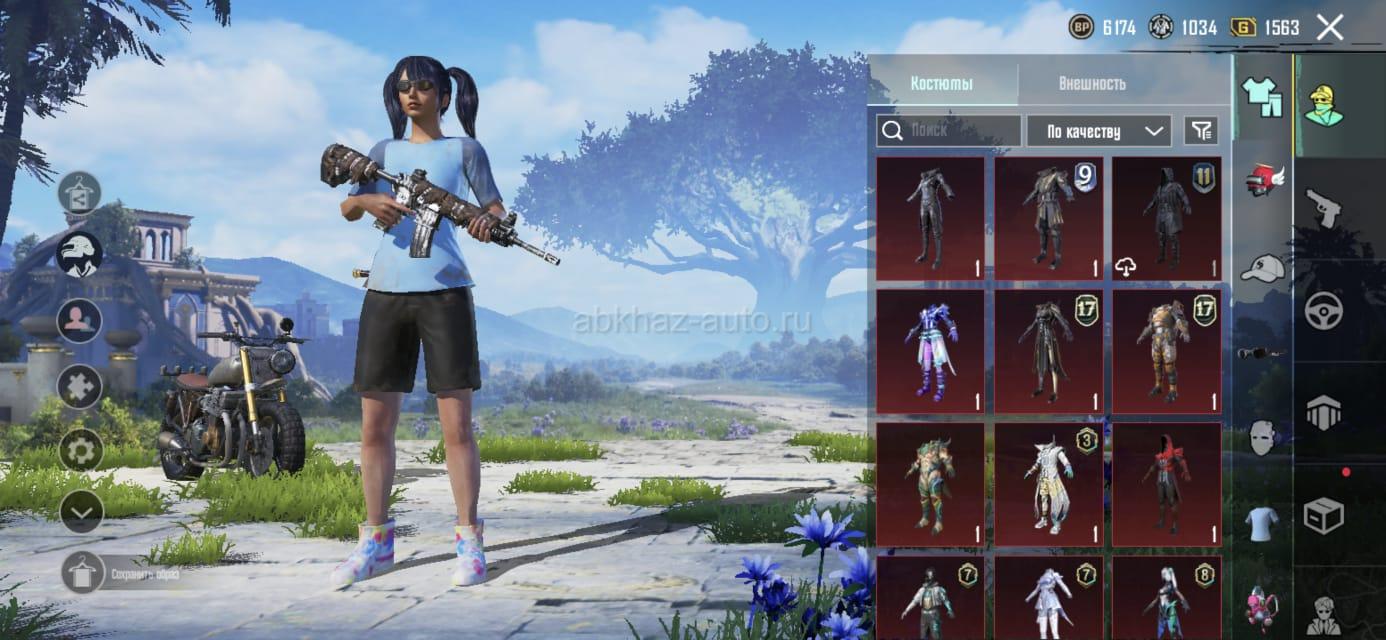Open the steering wheel vehicles category

[x=1323, y=310]
